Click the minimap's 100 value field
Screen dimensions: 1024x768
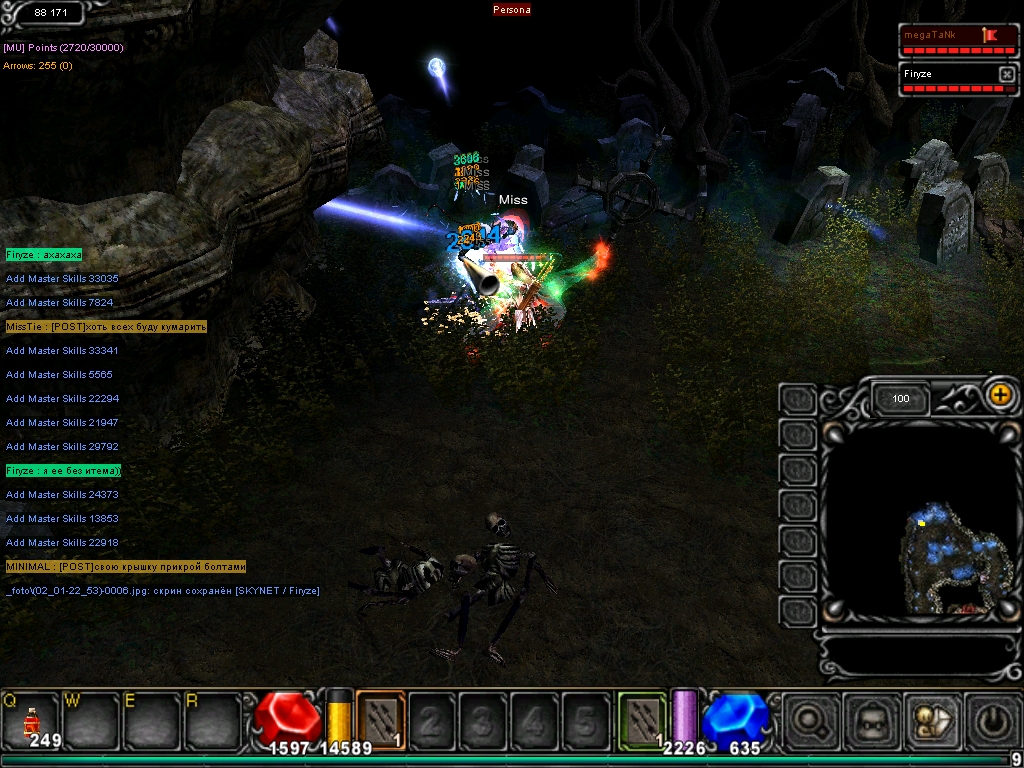click(901, 399)
